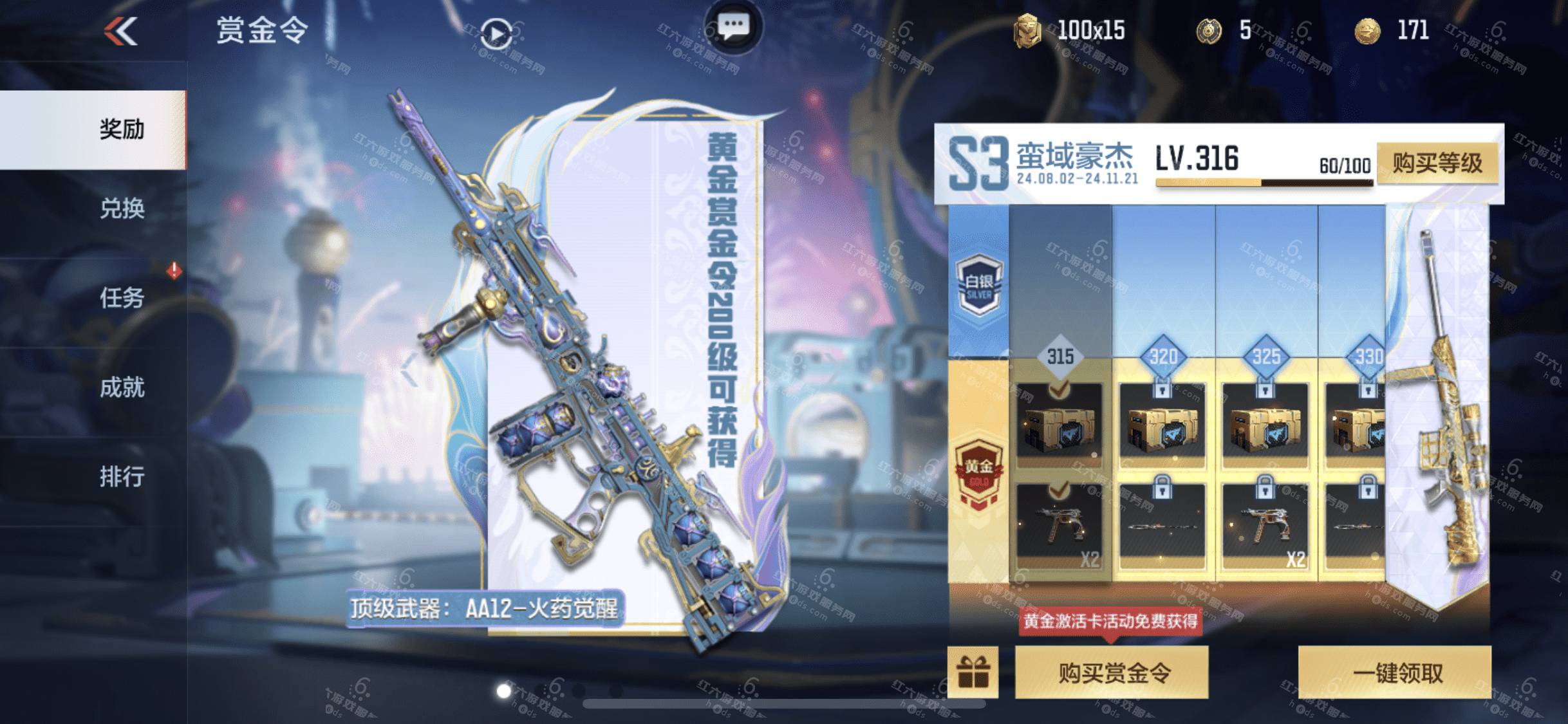
Task: Play the bounty pass preview video
Action: [x=496, y=33]
